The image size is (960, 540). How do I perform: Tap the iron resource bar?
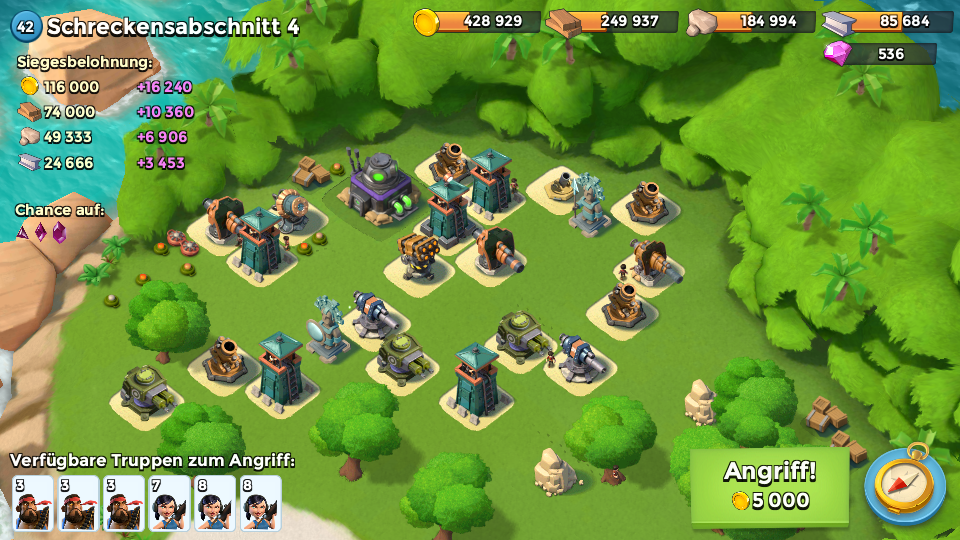tap(888, 21)
